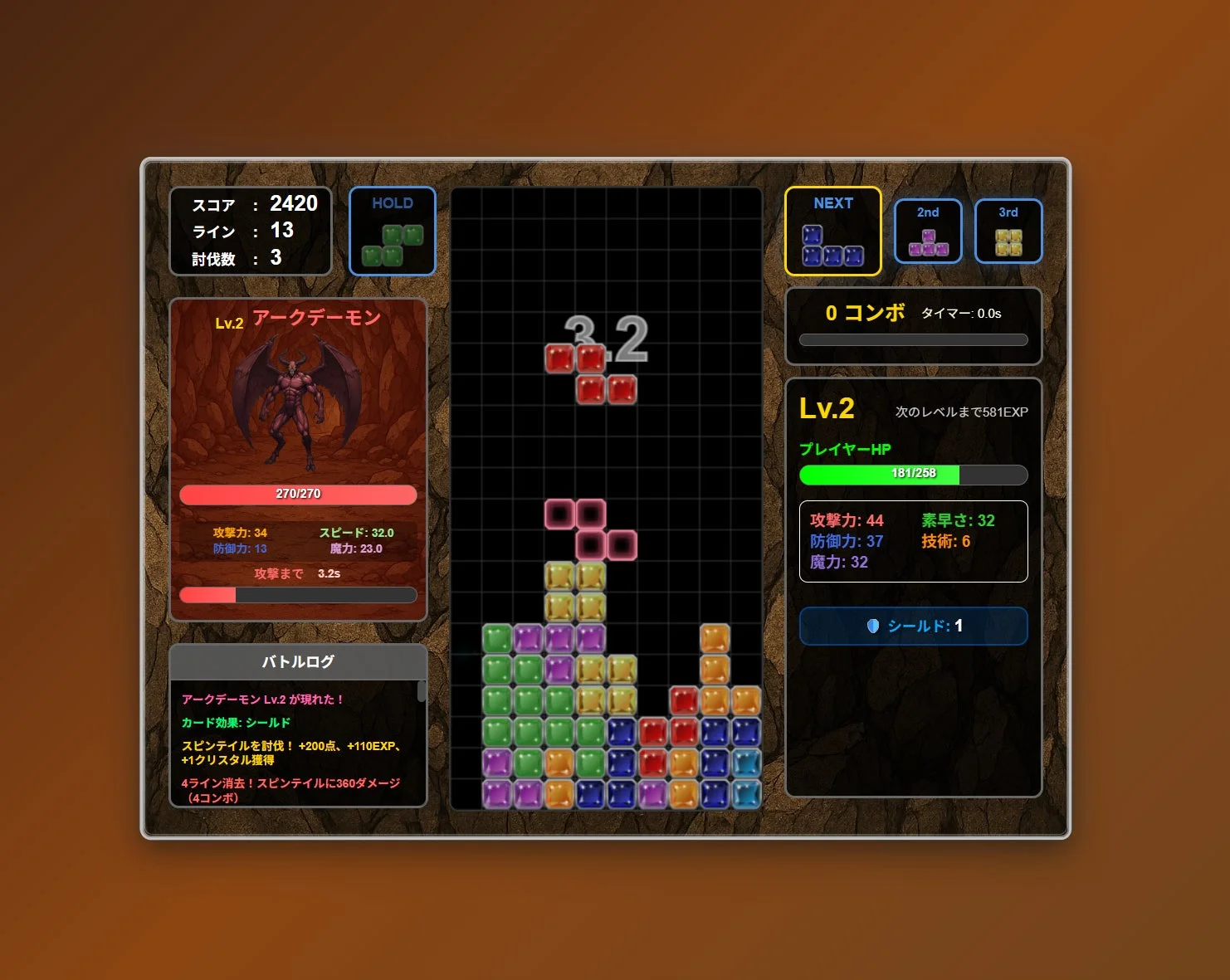Select the falling red piece on the board
This screenshot has height=980, width=1230.
[x=589, y=369]
